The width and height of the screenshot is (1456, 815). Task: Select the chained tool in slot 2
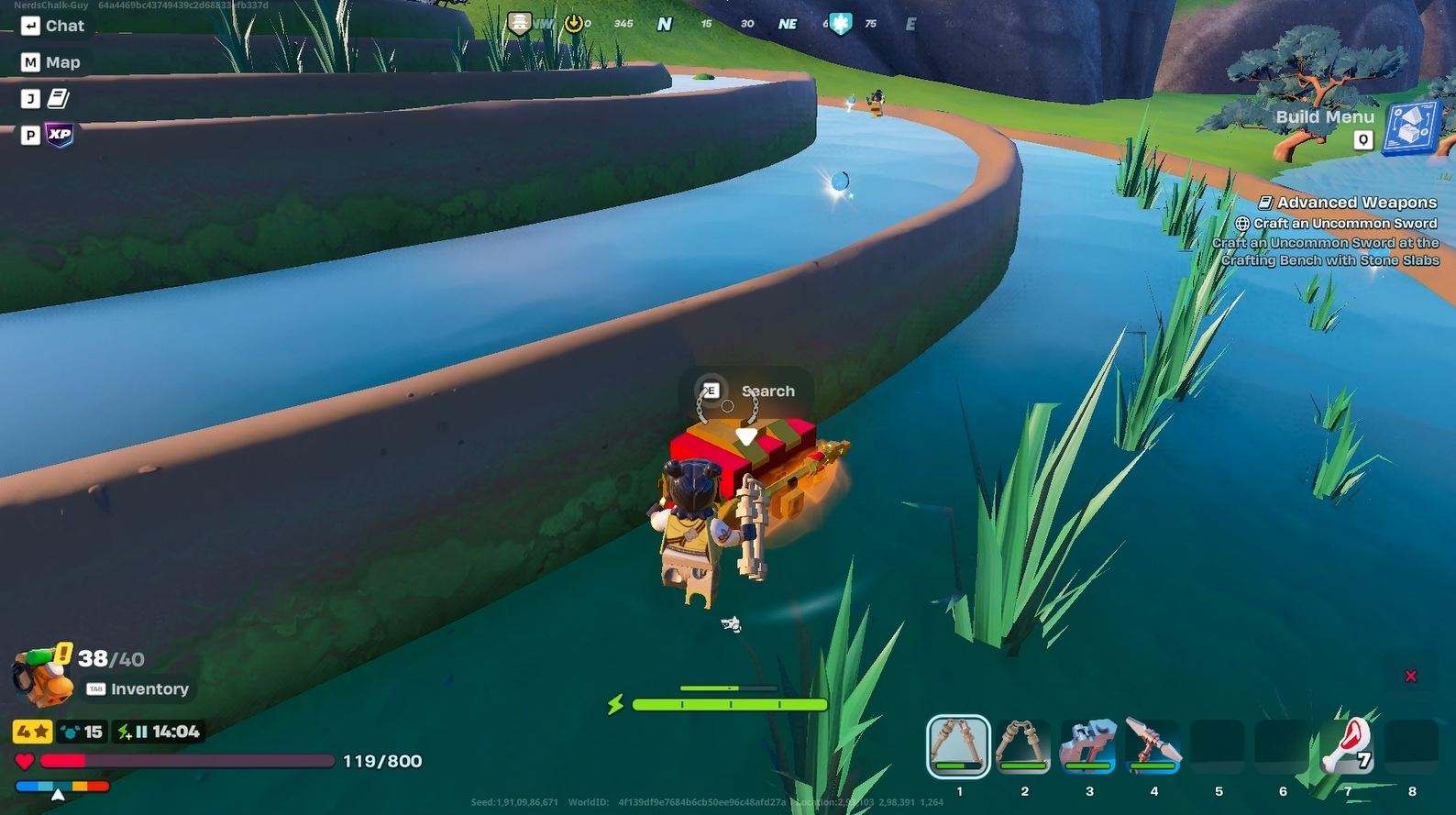[x=1023, y=745]
